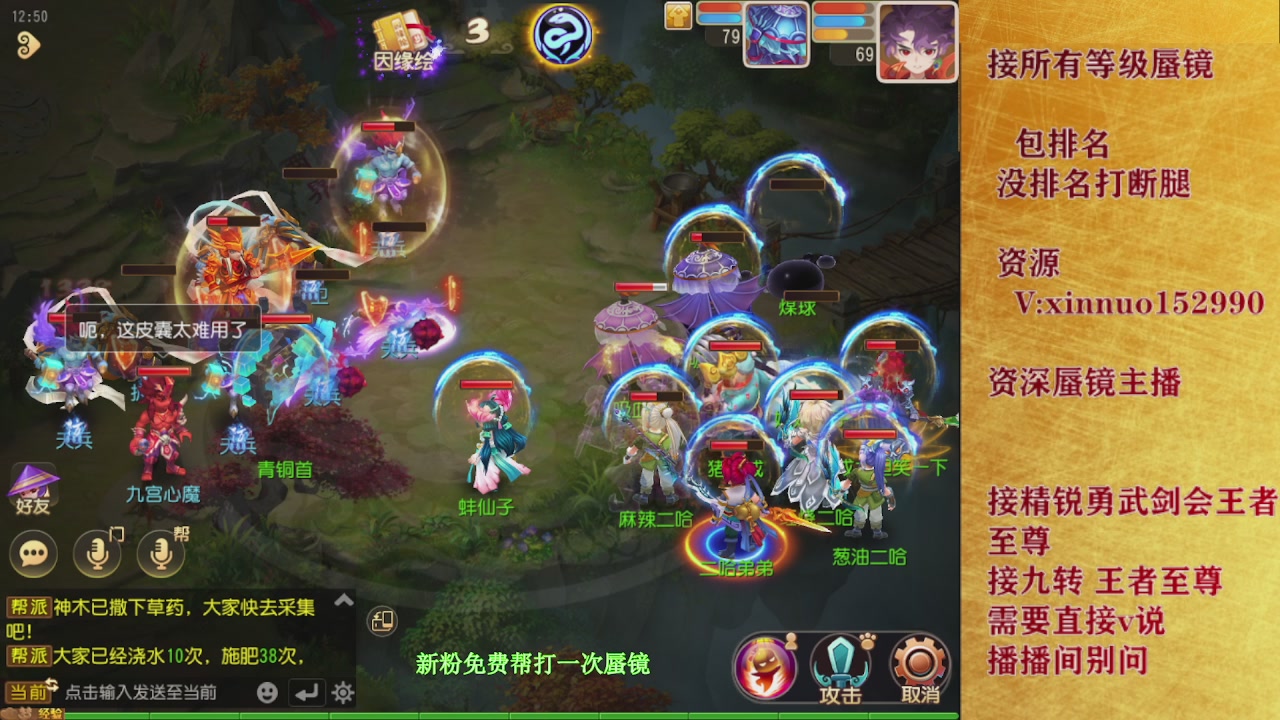Open chat settings with the gear icon

pos(344,692)
